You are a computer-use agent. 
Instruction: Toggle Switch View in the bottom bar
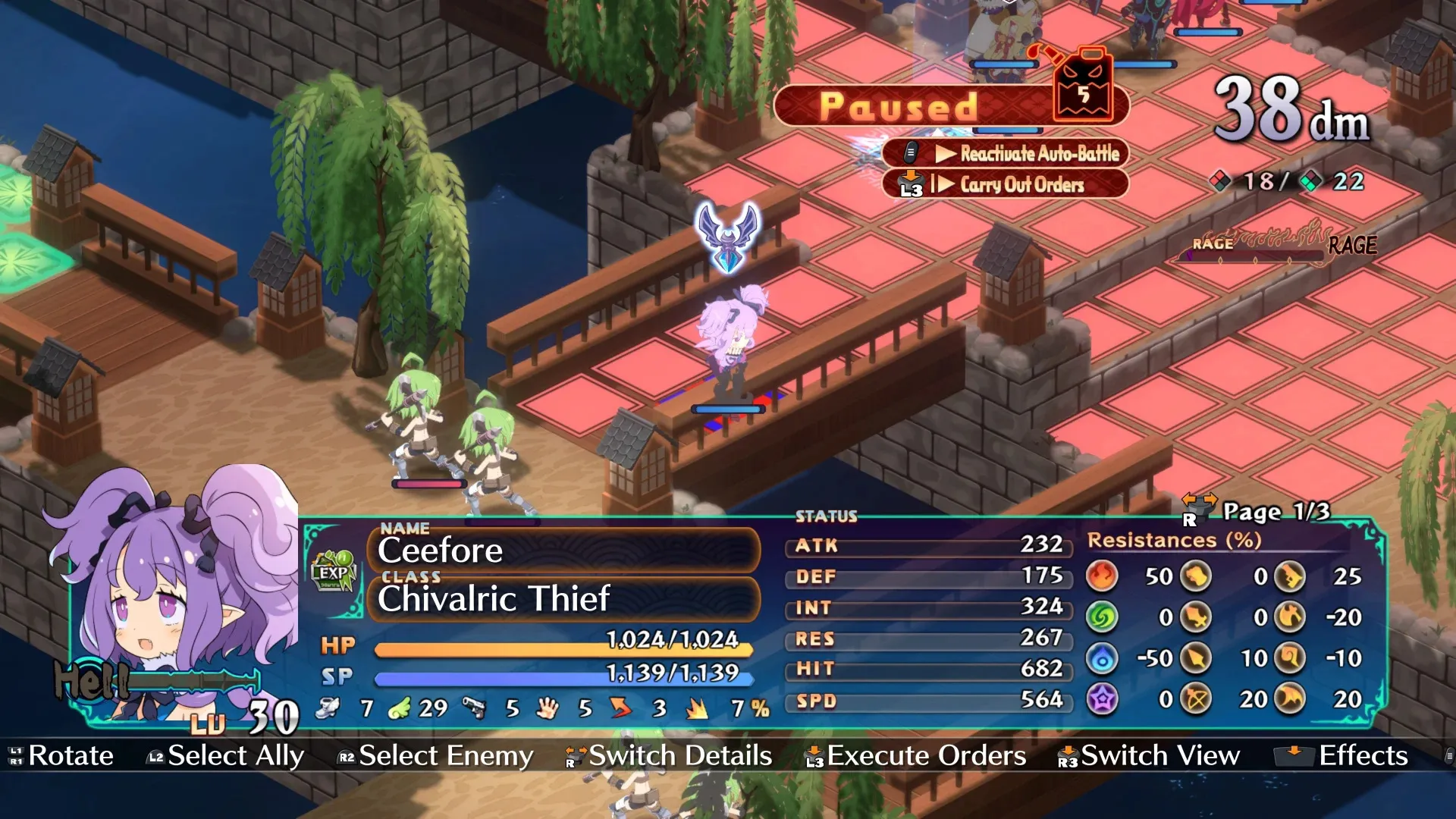coord(1149,755)
